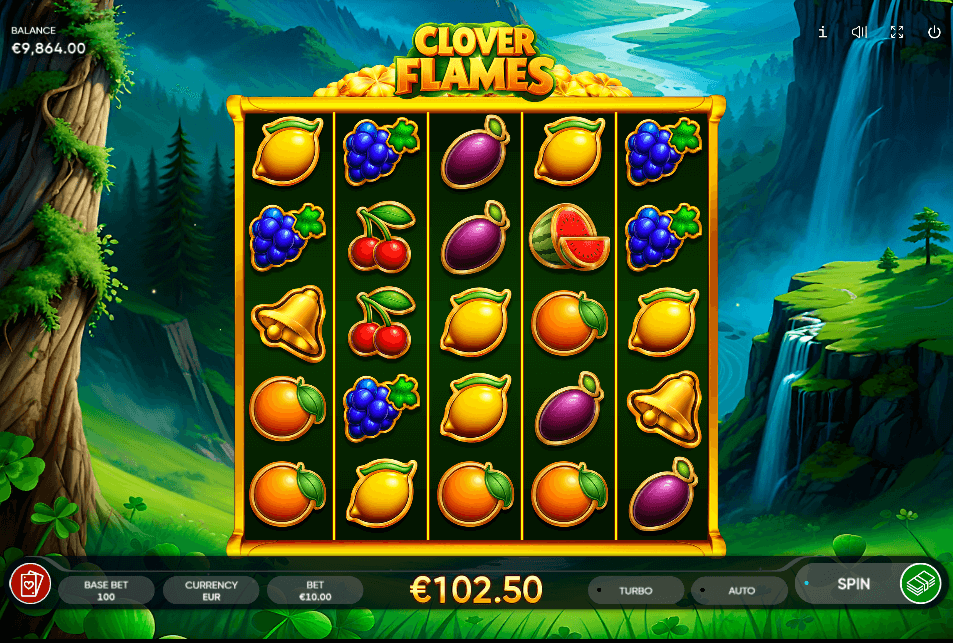The height and width of the screenshot is (643, 953).
Task: Toggle the sound speaker icon
Action: [859, 32]
